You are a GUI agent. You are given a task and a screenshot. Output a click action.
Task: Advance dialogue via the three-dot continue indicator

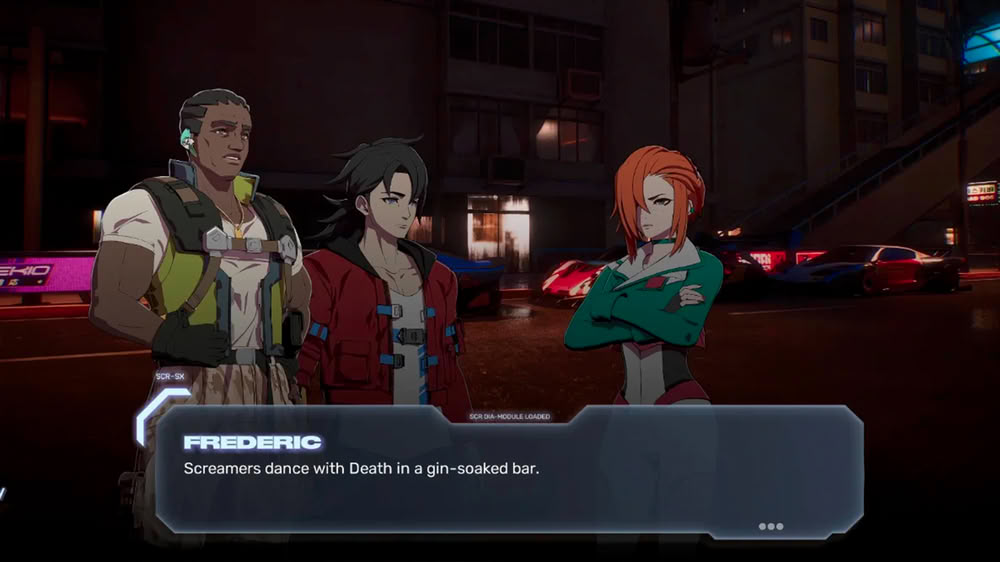point(770,526)
